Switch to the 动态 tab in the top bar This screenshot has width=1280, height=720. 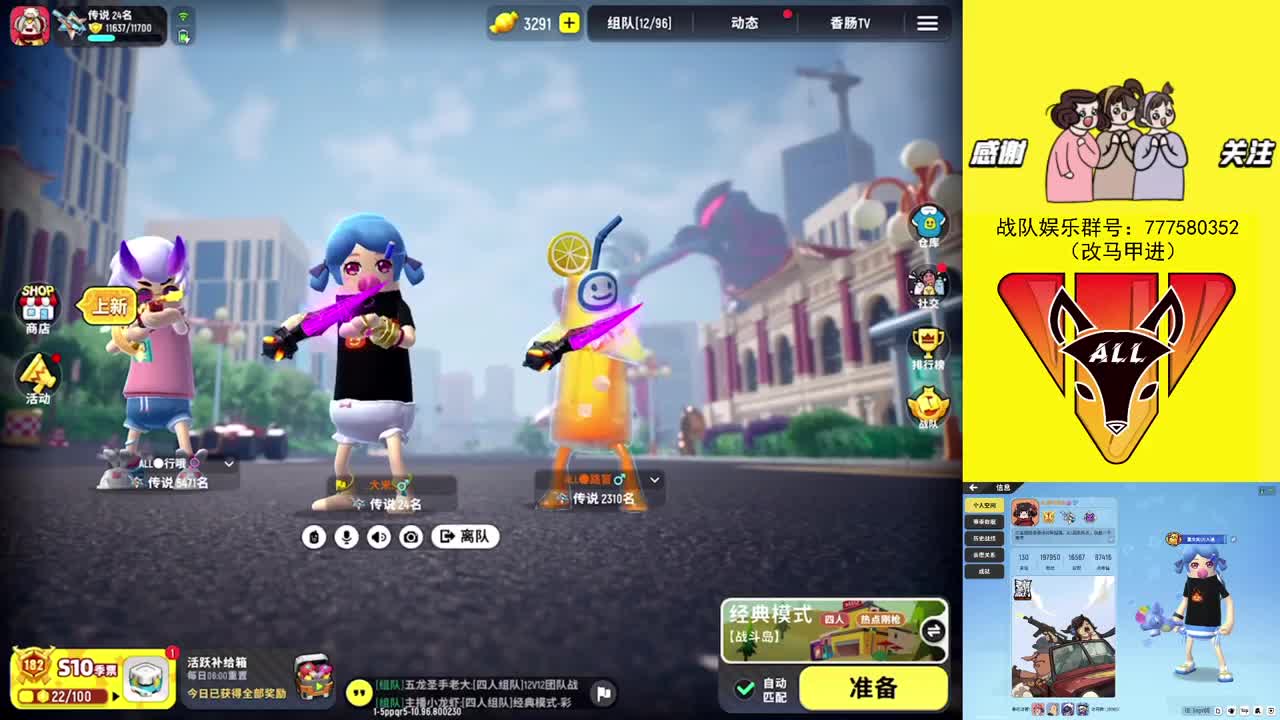(744, 22)
